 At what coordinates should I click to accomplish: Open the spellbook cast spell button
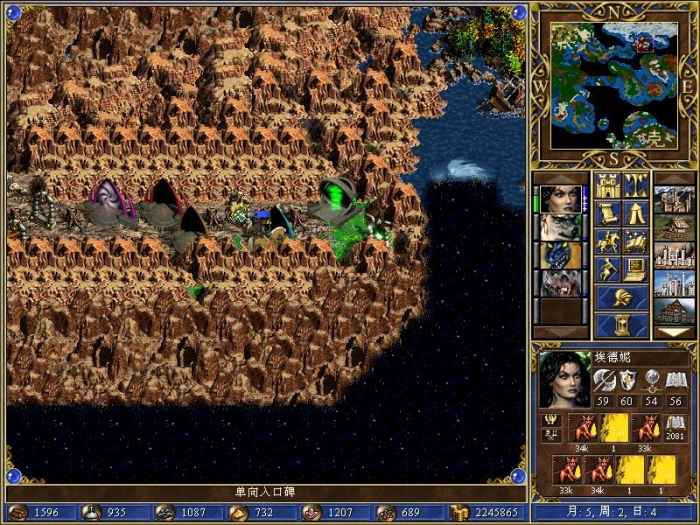pos(636,241)
